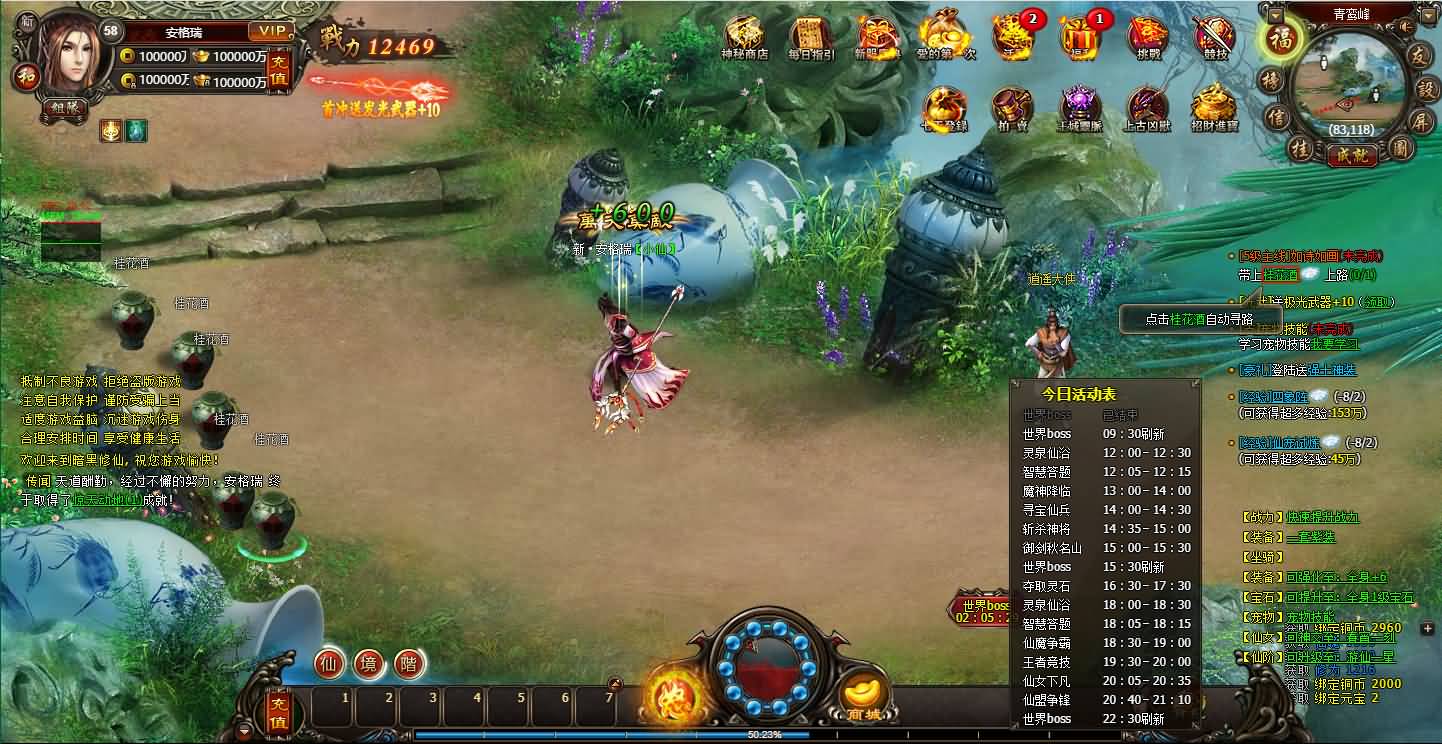Open the 拍賣 auction hammer icon

point(1012,105)
